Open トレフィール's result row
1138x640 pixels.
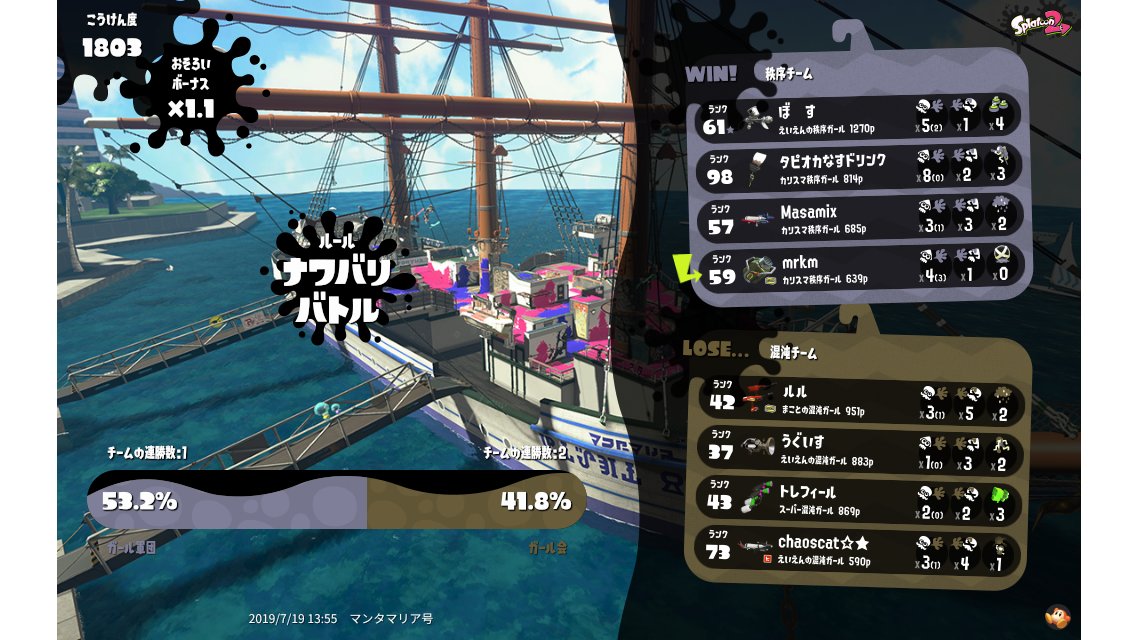coord(859,500)
